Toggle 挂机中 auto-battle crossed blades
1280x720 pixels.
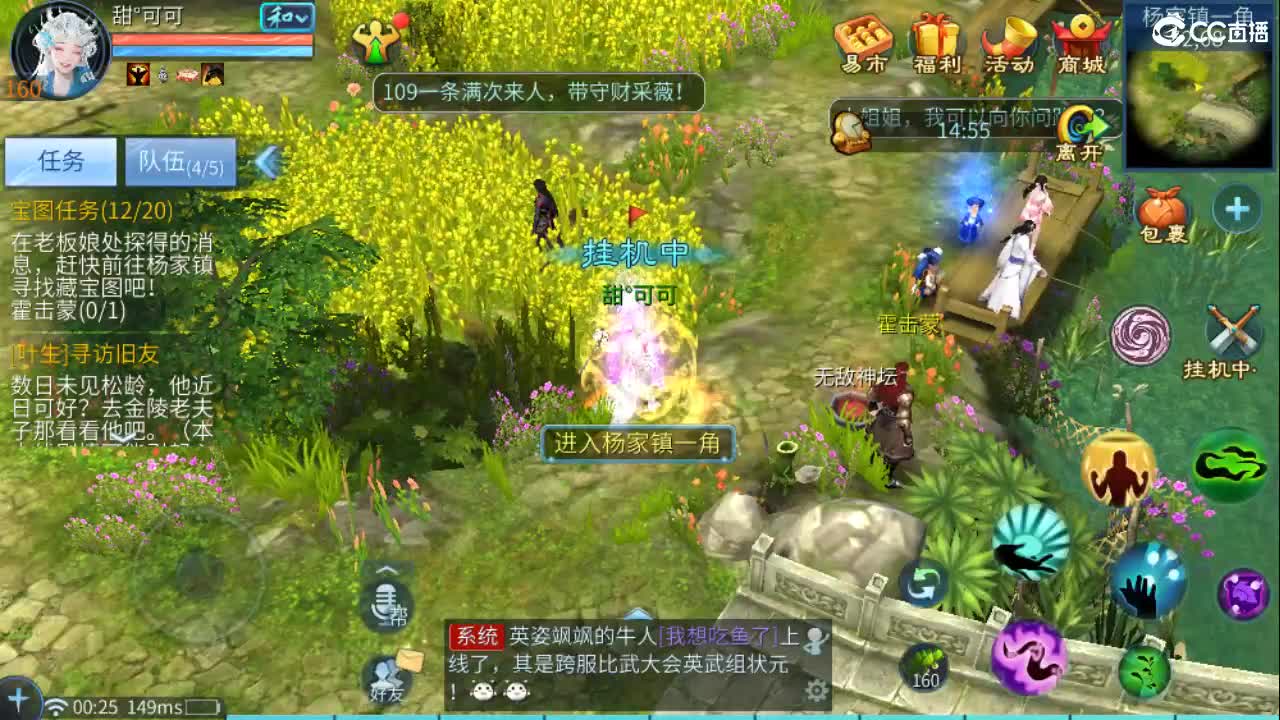1233,329
